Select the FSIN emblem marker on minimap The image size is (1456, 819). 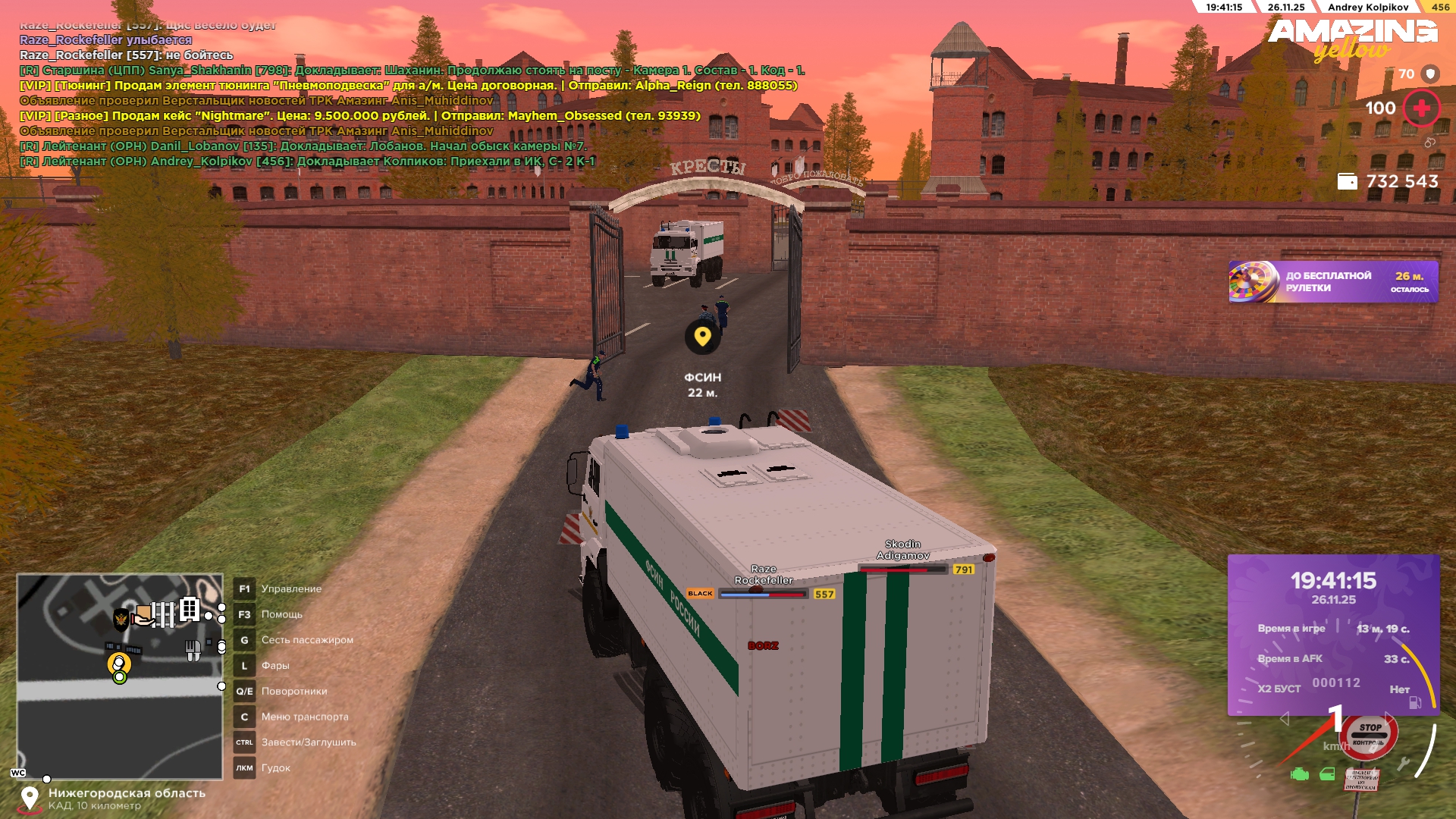[121, 620]
